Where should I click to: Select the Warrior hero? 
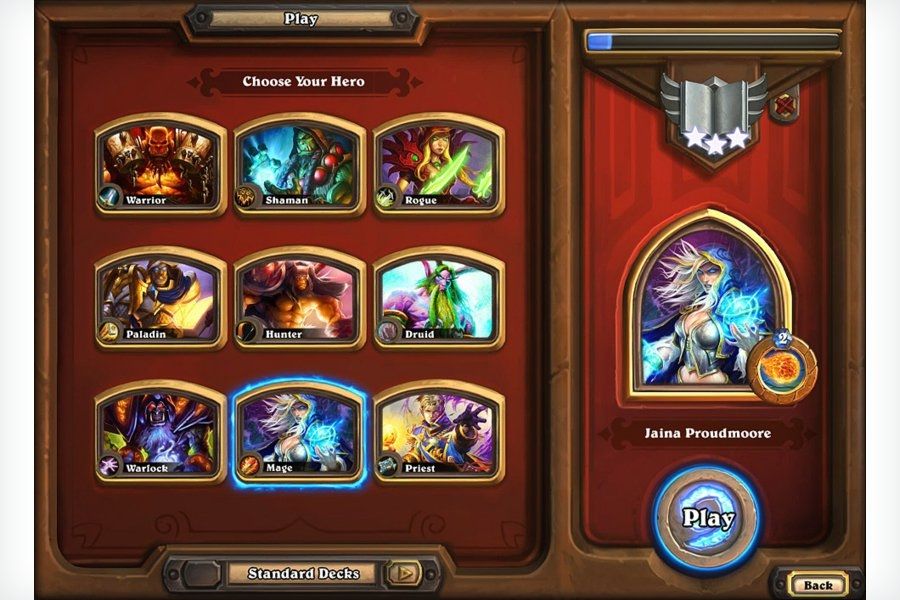pyautogui.click(x=160, y=164)
